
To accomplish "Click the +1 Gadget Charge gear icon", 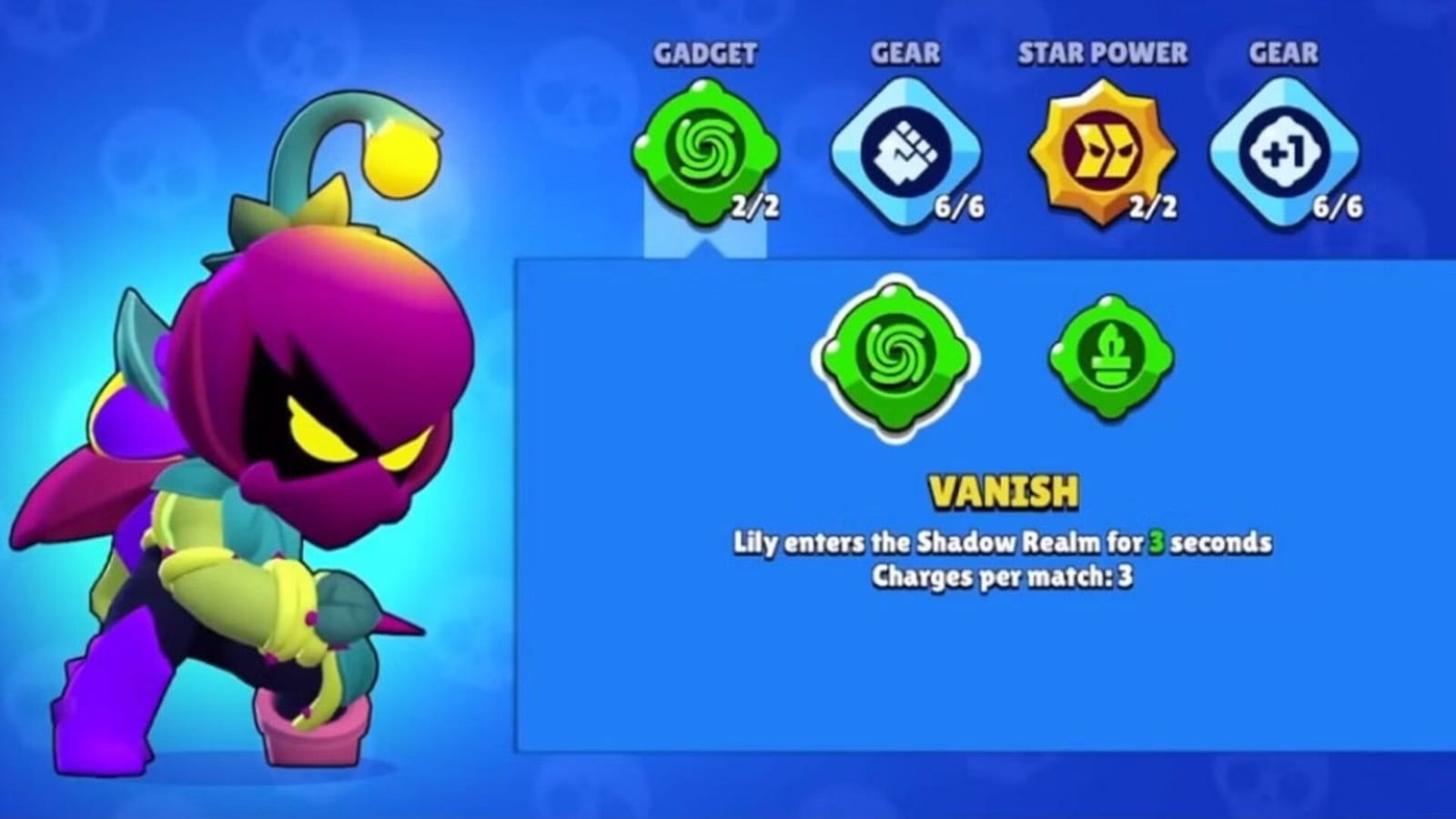I will click(x=1283, y=150).
